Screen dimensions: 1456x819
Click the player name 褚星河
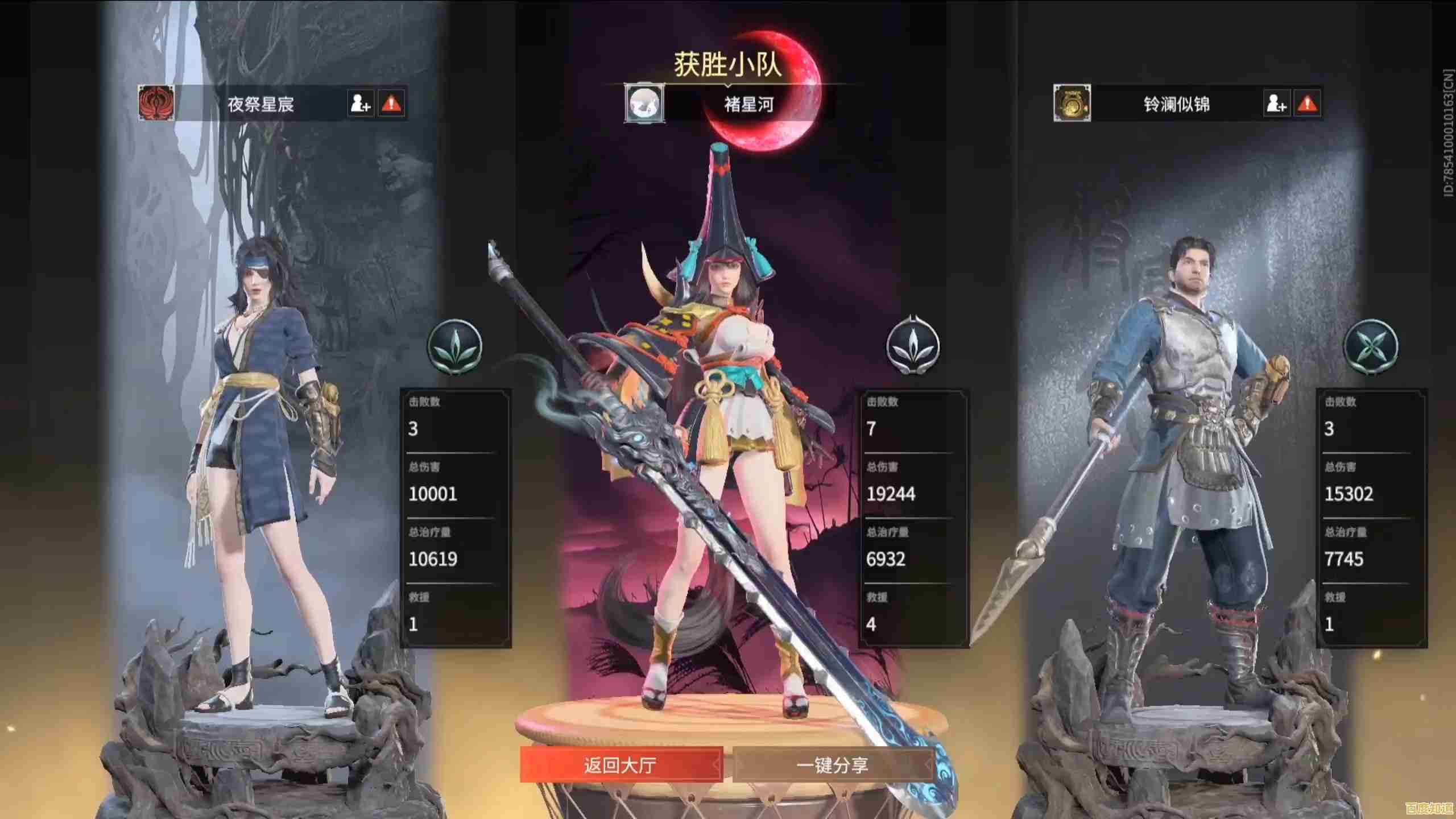click(x=749, y=105)
